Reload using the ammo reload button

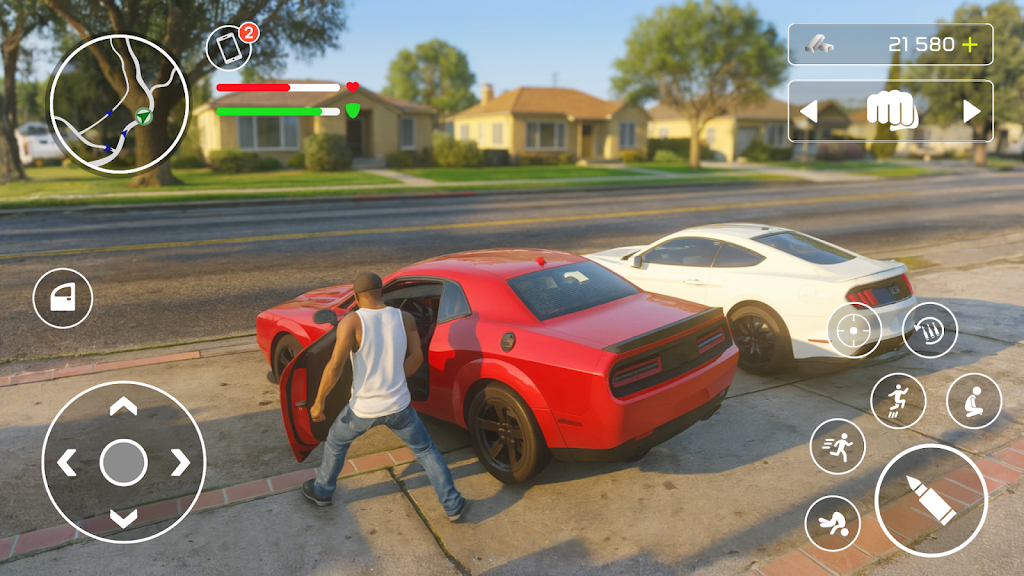(x=930, y=330)
